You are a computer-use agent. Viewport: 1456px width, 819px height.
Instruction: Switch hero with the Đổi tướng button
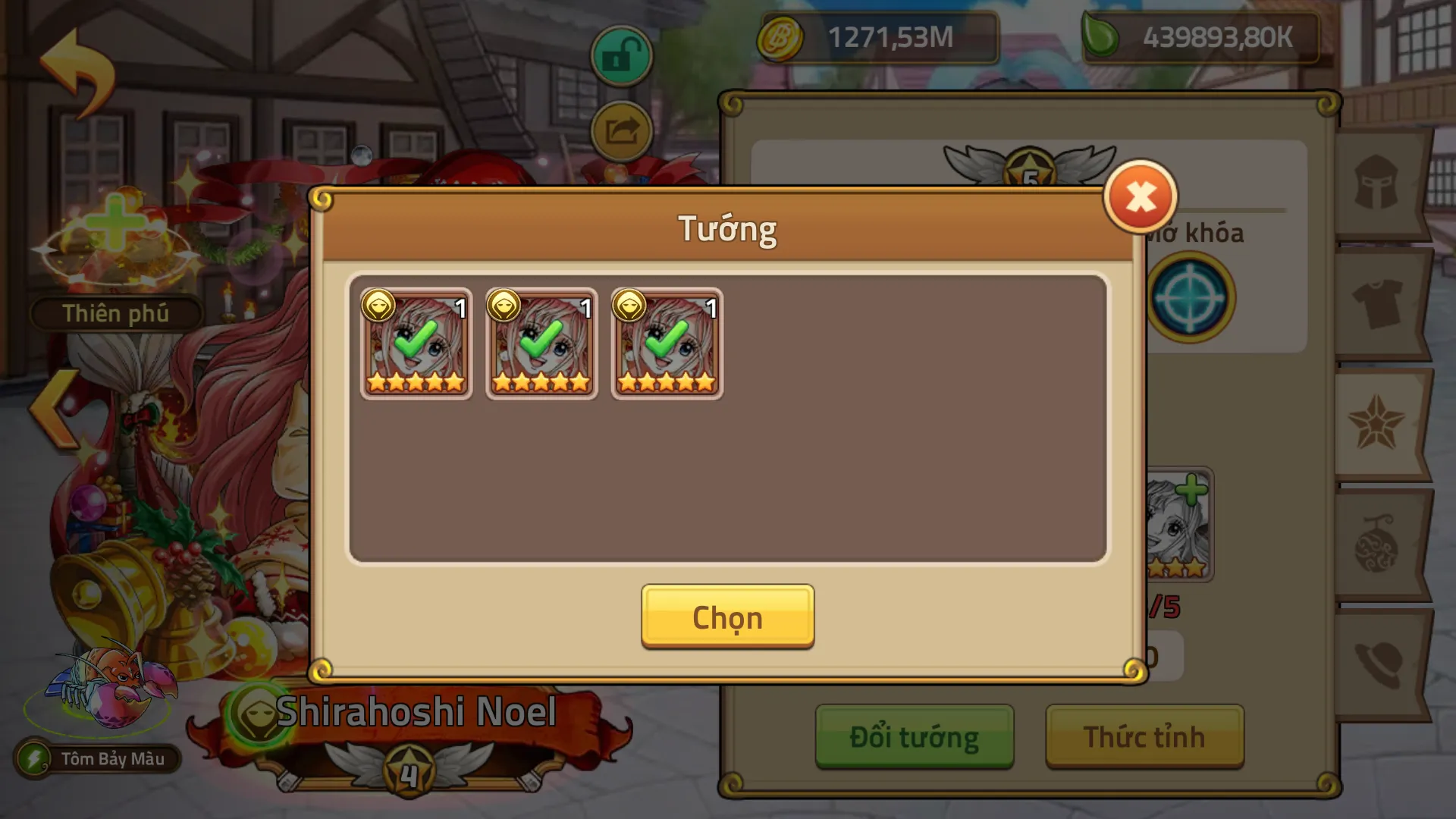click(x=914, y=736)
